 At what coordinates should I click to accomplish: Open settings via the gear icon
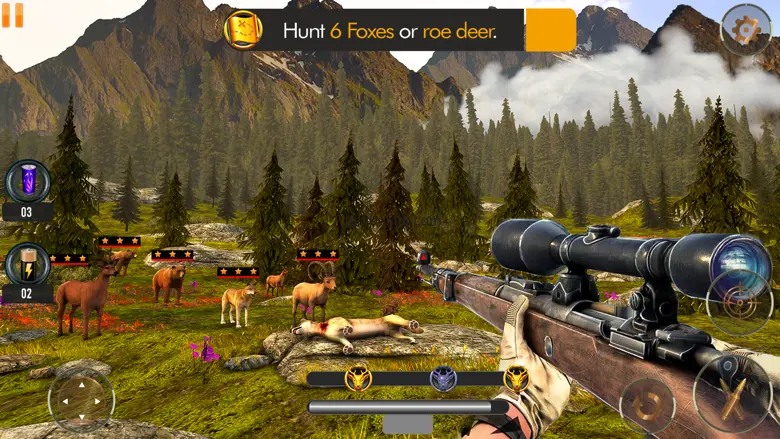click(x=745, y=29)
